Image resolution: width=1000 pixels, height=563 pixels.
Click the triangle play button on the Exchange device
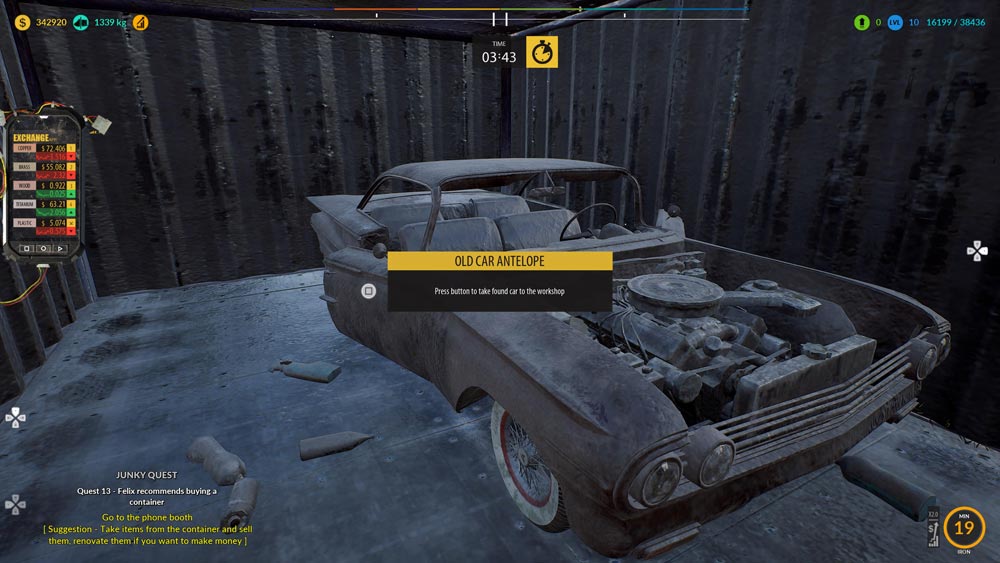[60, 247]
